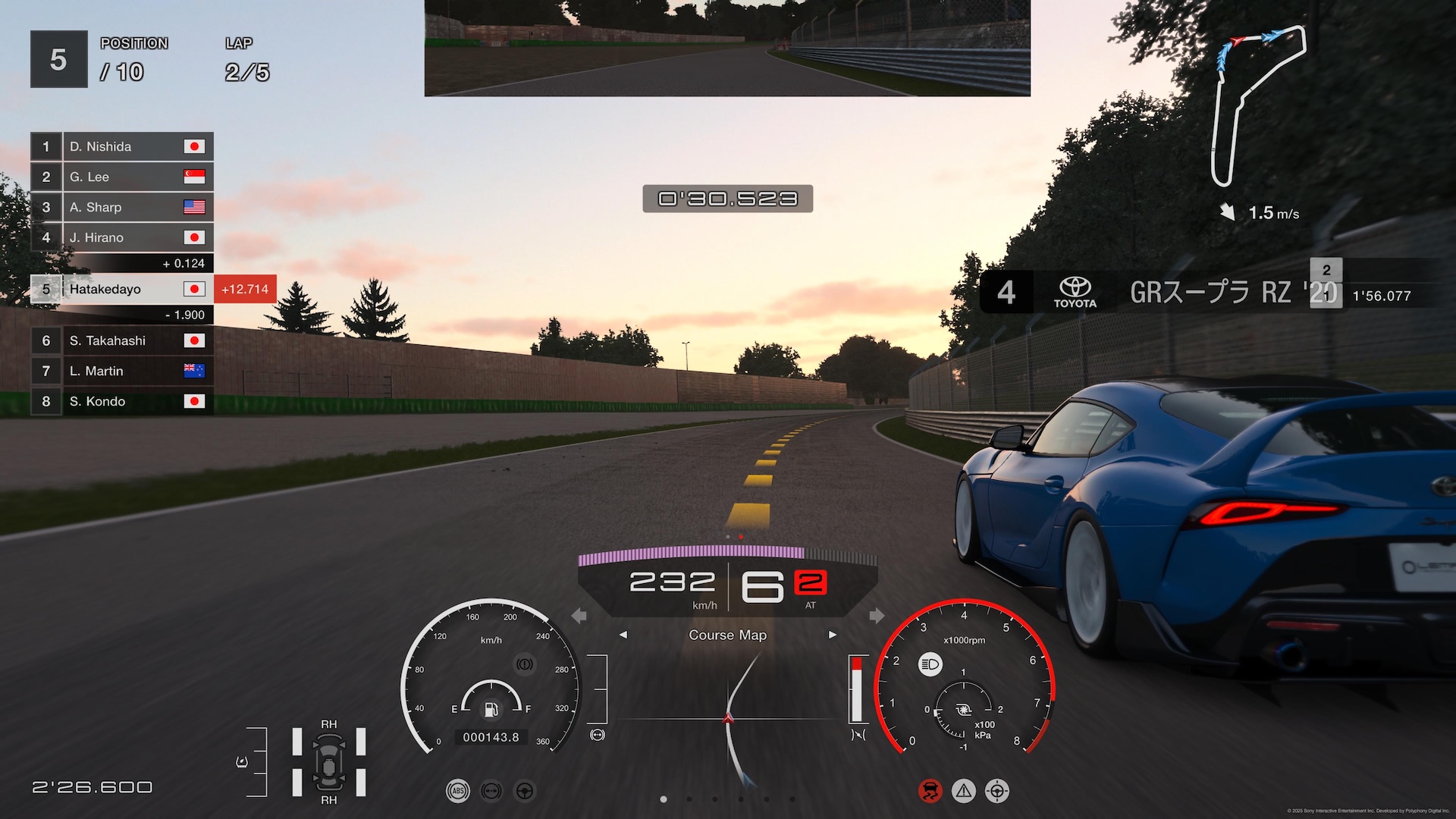Image resolution: width=1456 pixels, height=819 pixels.
Task: Toggle the headlight indicator on the tachometer
Action: point(930,665)
